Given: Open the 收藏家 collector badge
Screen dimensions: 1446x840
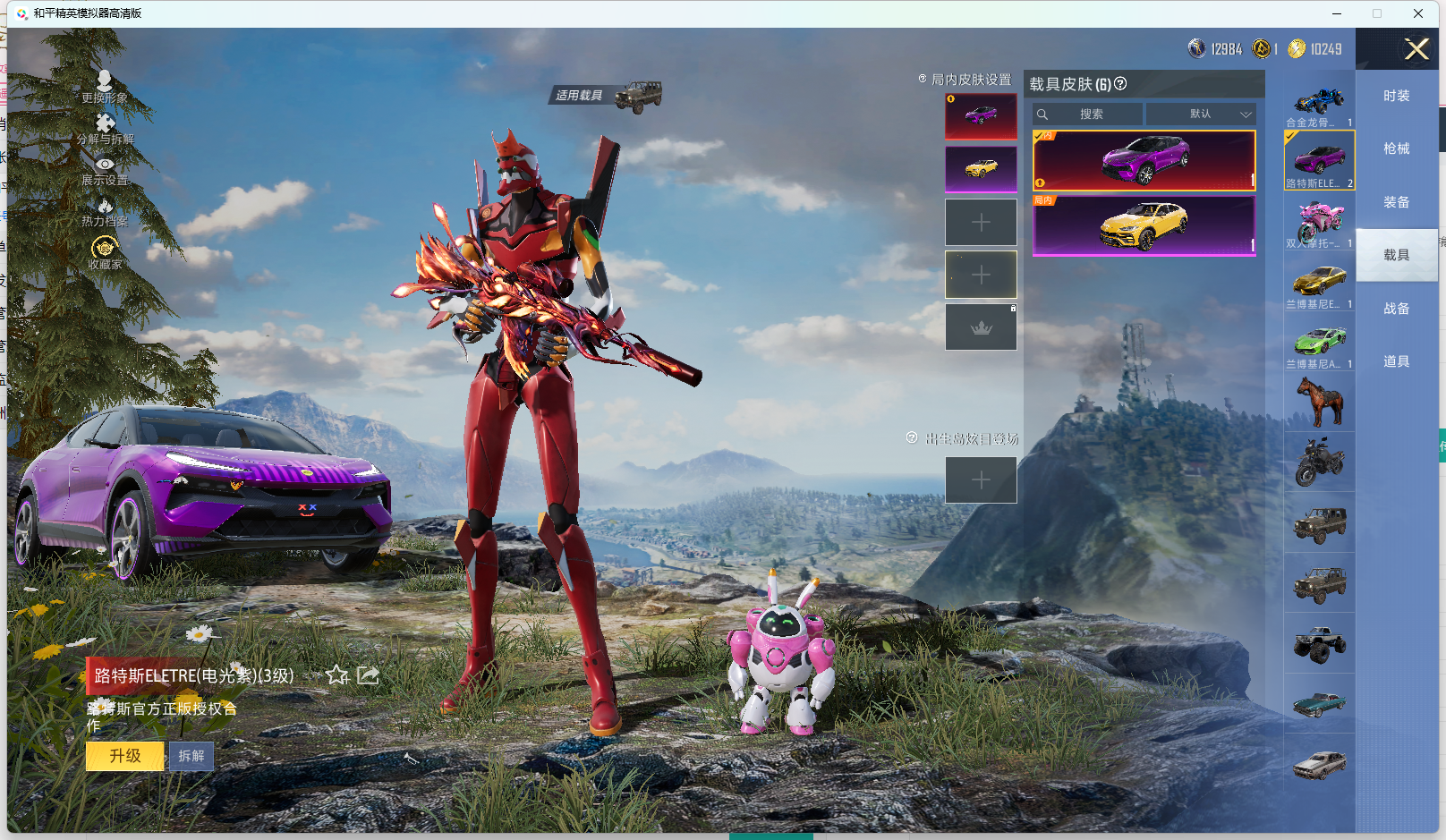Looking at the screenshot, I should pyautogui.click(x=105, y=253).
